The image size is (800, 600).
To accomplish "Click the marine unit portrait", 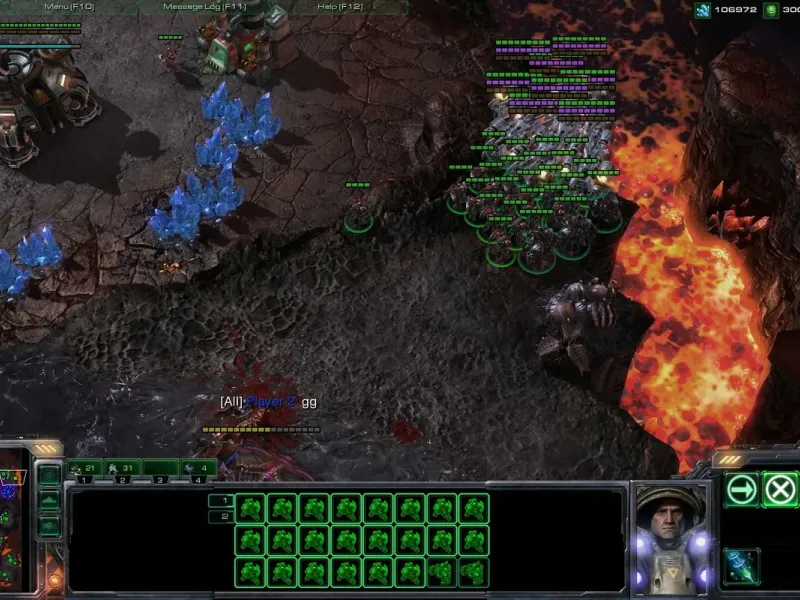I will [x=670, y=535].
